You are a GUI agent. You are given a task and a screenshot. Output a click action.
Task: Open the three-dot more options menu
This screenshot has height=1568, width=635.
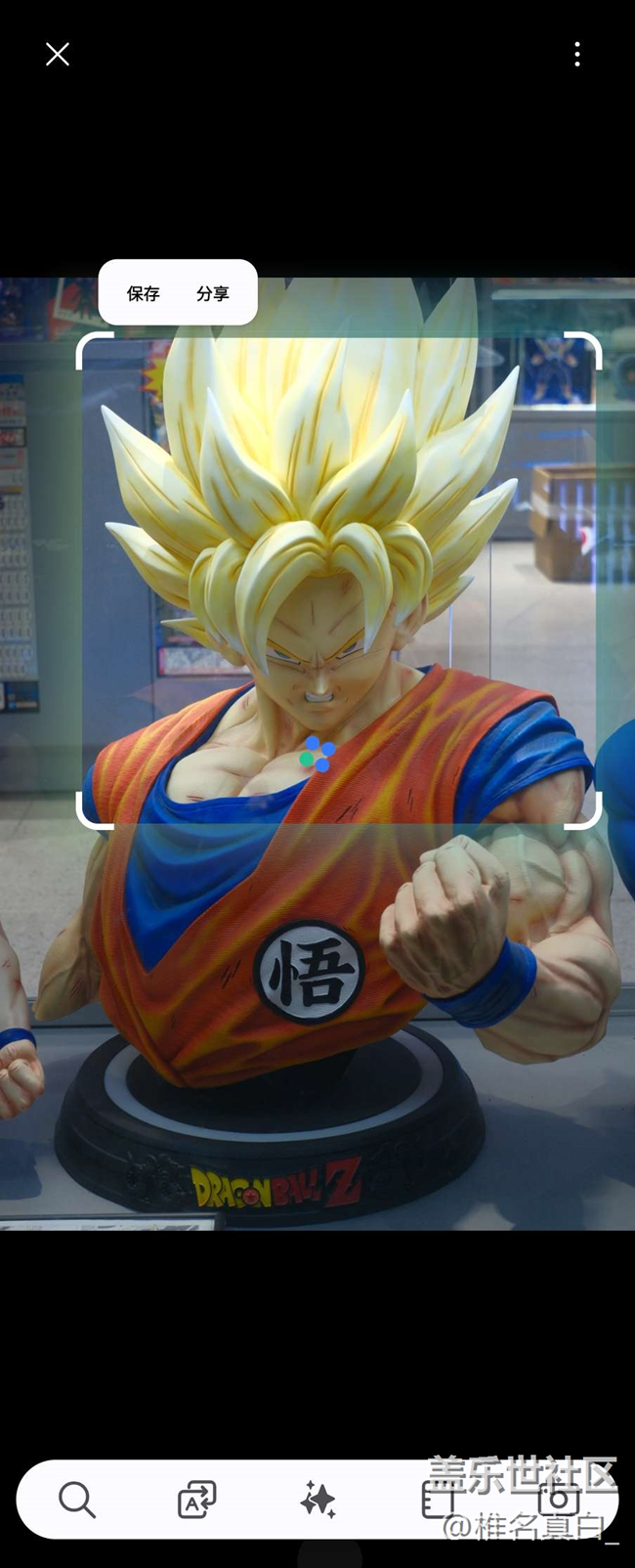point(577,55)
